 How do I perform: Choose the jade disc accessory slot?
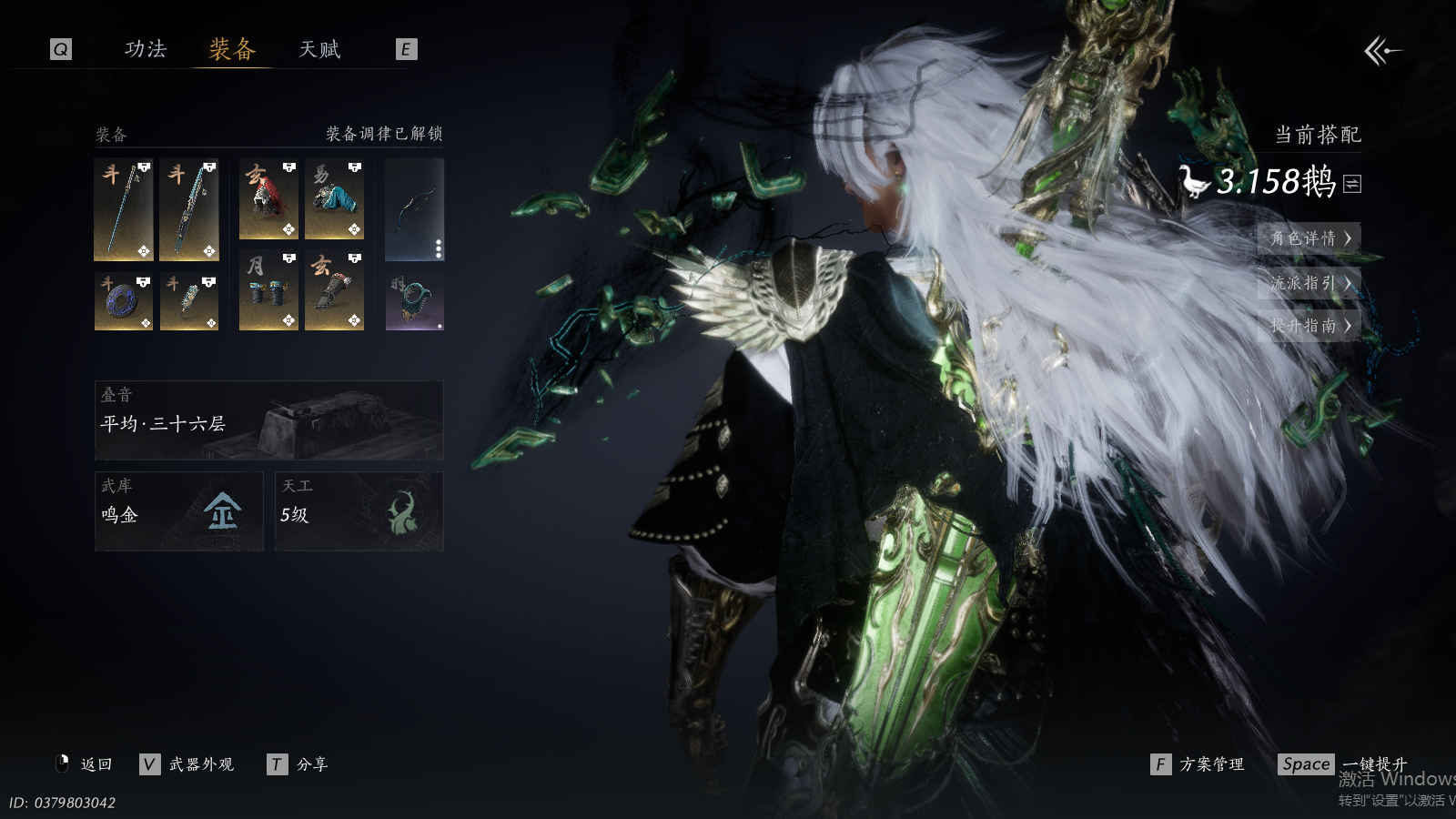pos(124,301)
